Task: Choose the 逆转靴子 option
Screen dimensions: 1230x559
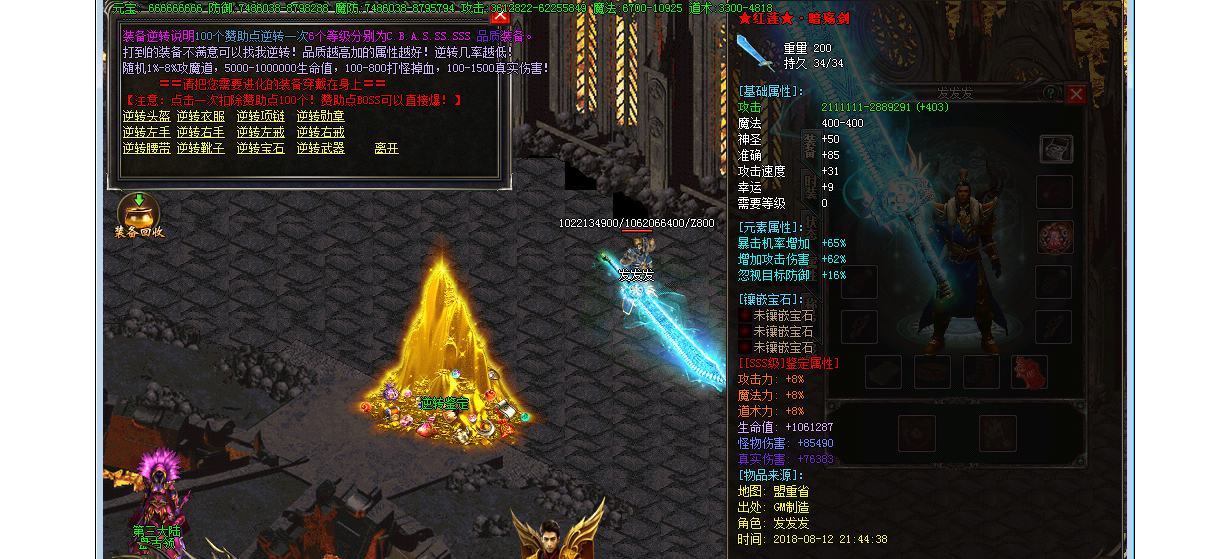Action: 200,148
